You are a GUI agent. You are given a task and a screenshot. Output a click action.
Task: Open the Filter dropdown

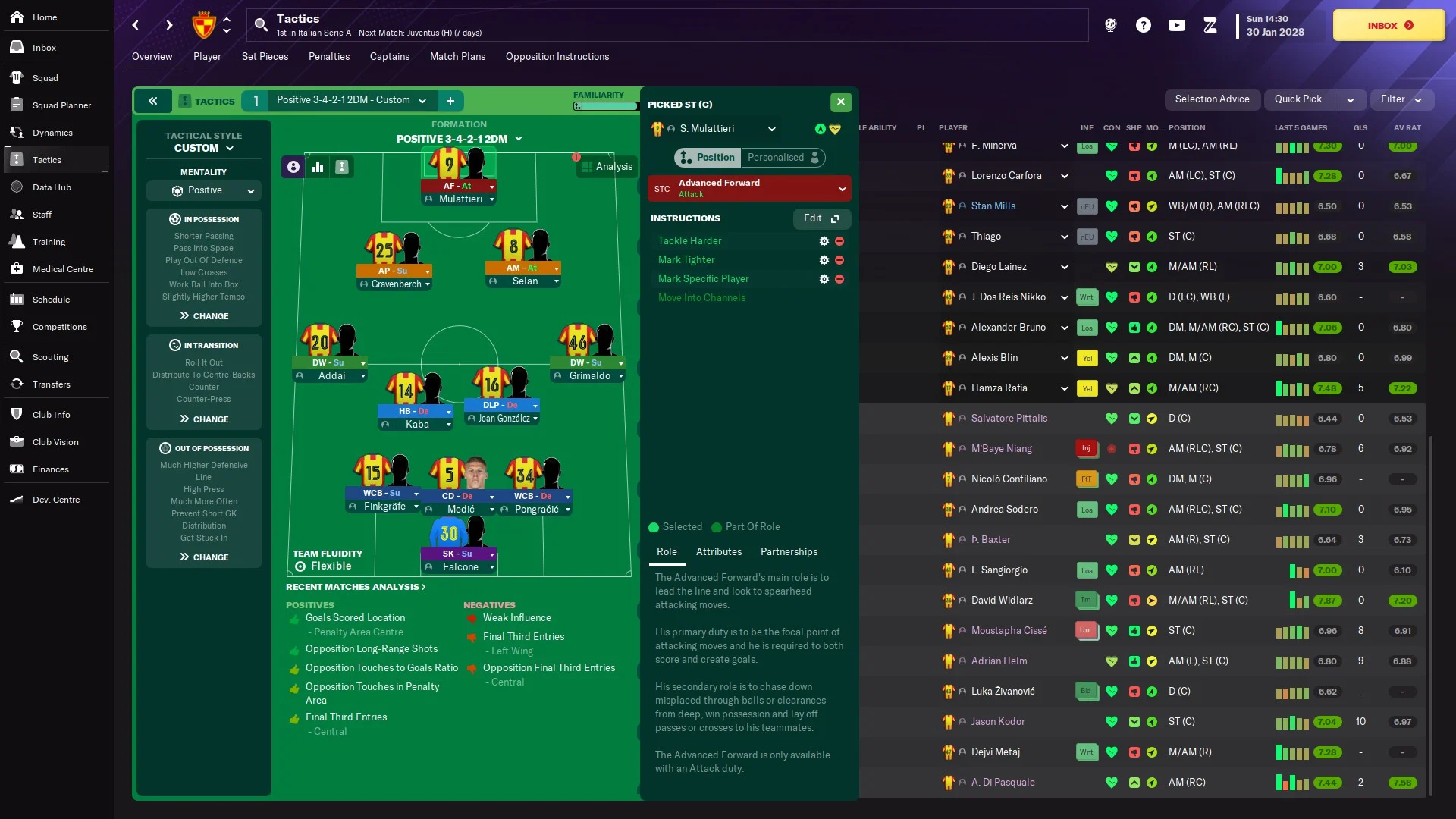[1400, 99]
